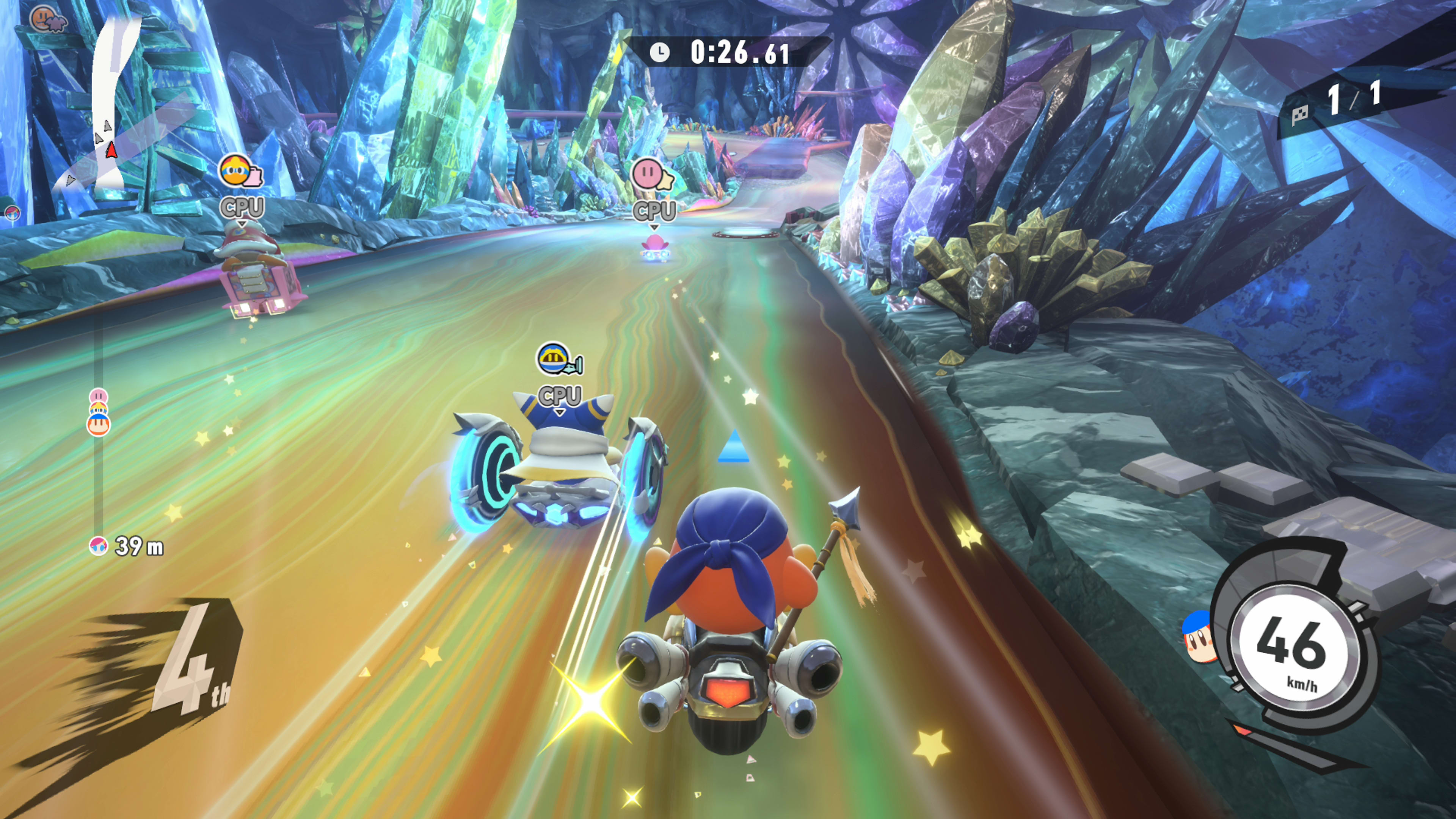The width and height of the screenshot is (1456, 819).
Task: Click the checkered flag lap icon
Action: pos(1300,114)
